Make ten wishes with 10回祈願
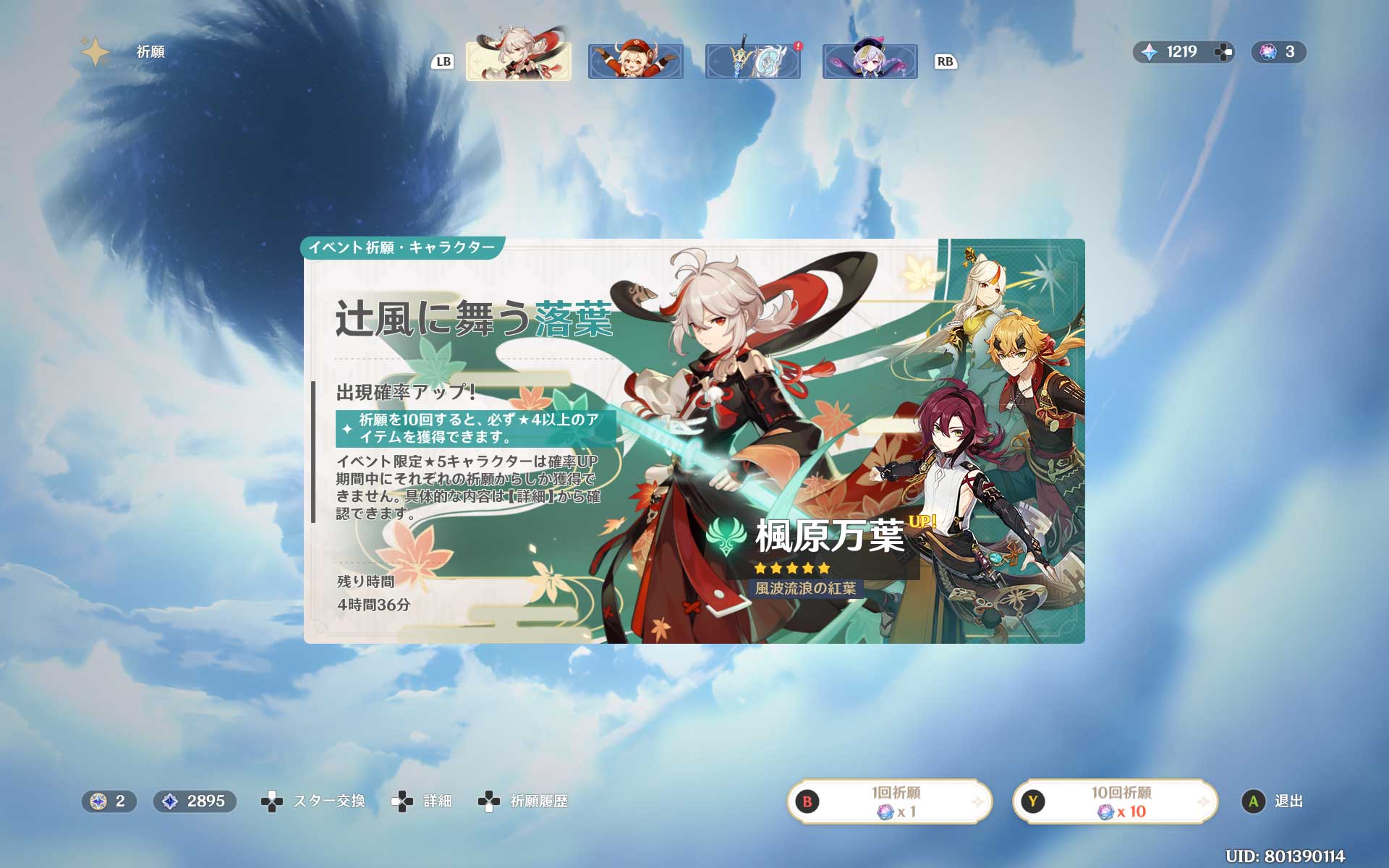 coord(1115,801)
